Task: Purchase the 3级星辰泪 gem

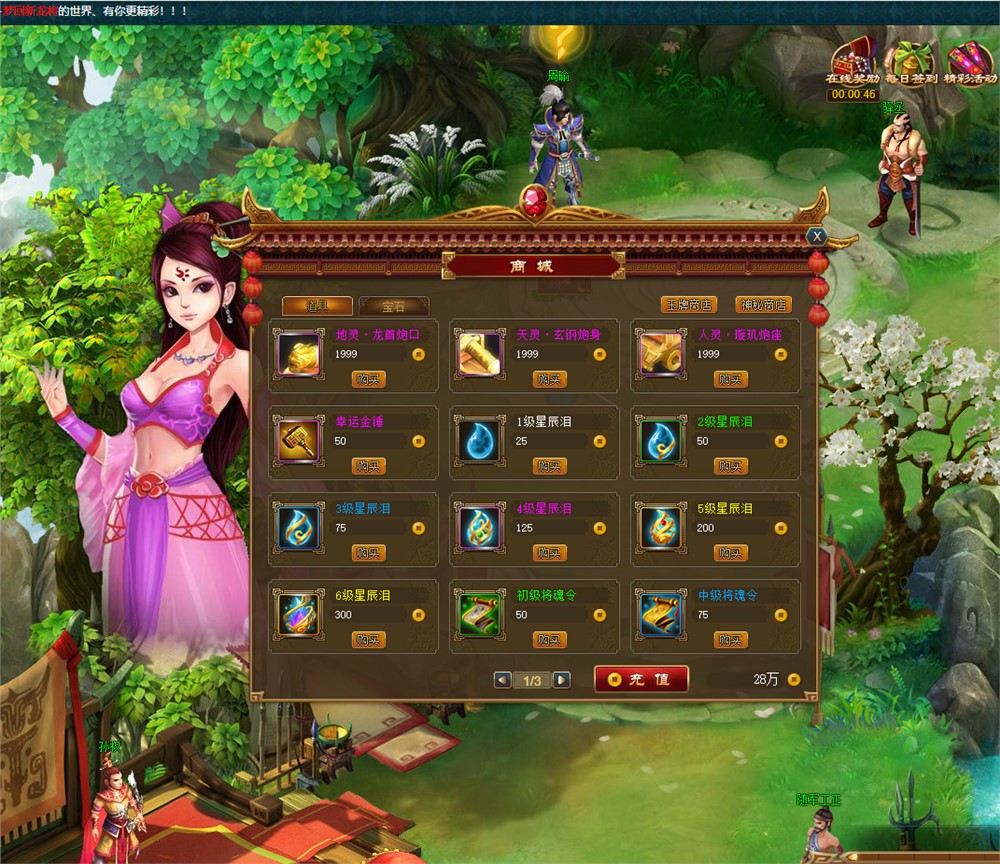Action: pyautogui.click(x=368, y=553)
